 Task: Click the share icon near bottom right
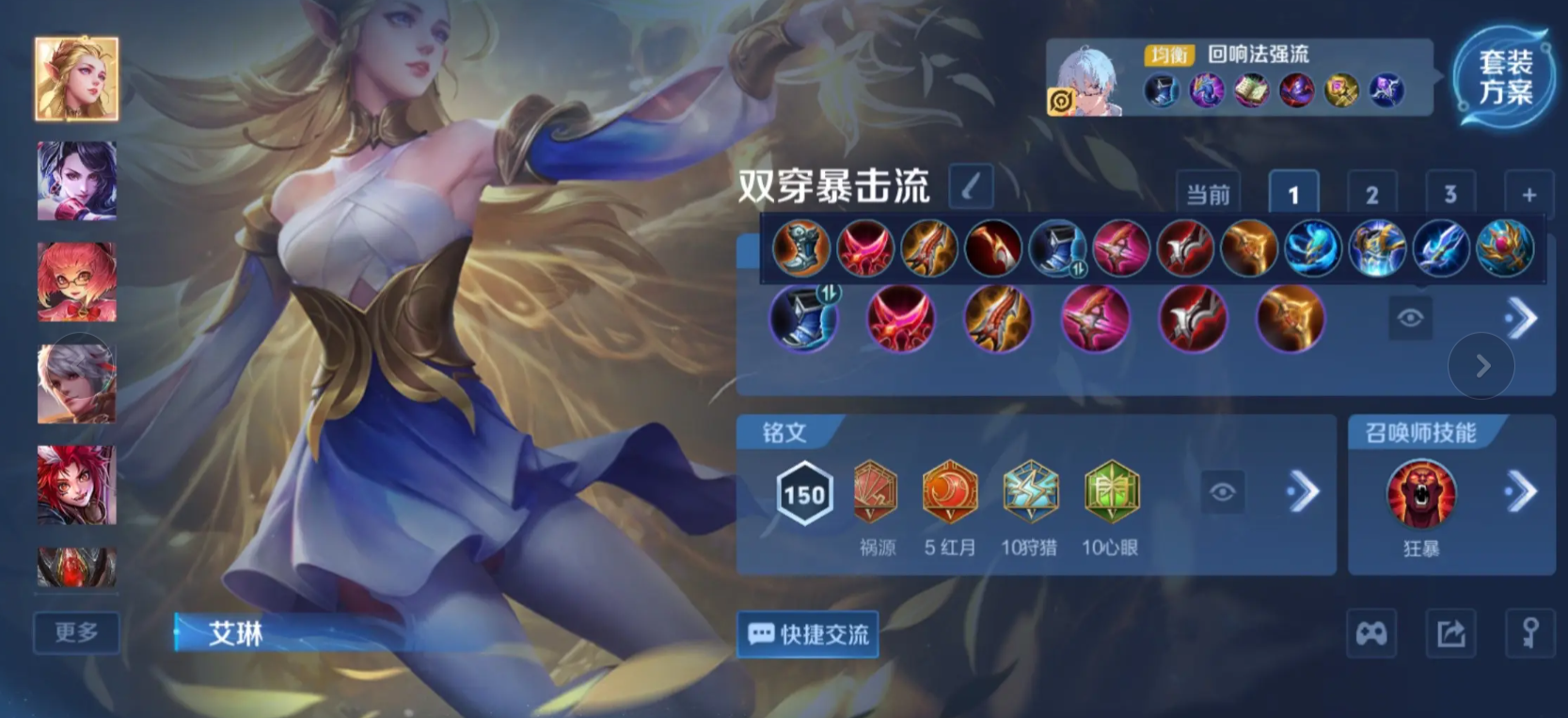click(x=1449, y=633)
